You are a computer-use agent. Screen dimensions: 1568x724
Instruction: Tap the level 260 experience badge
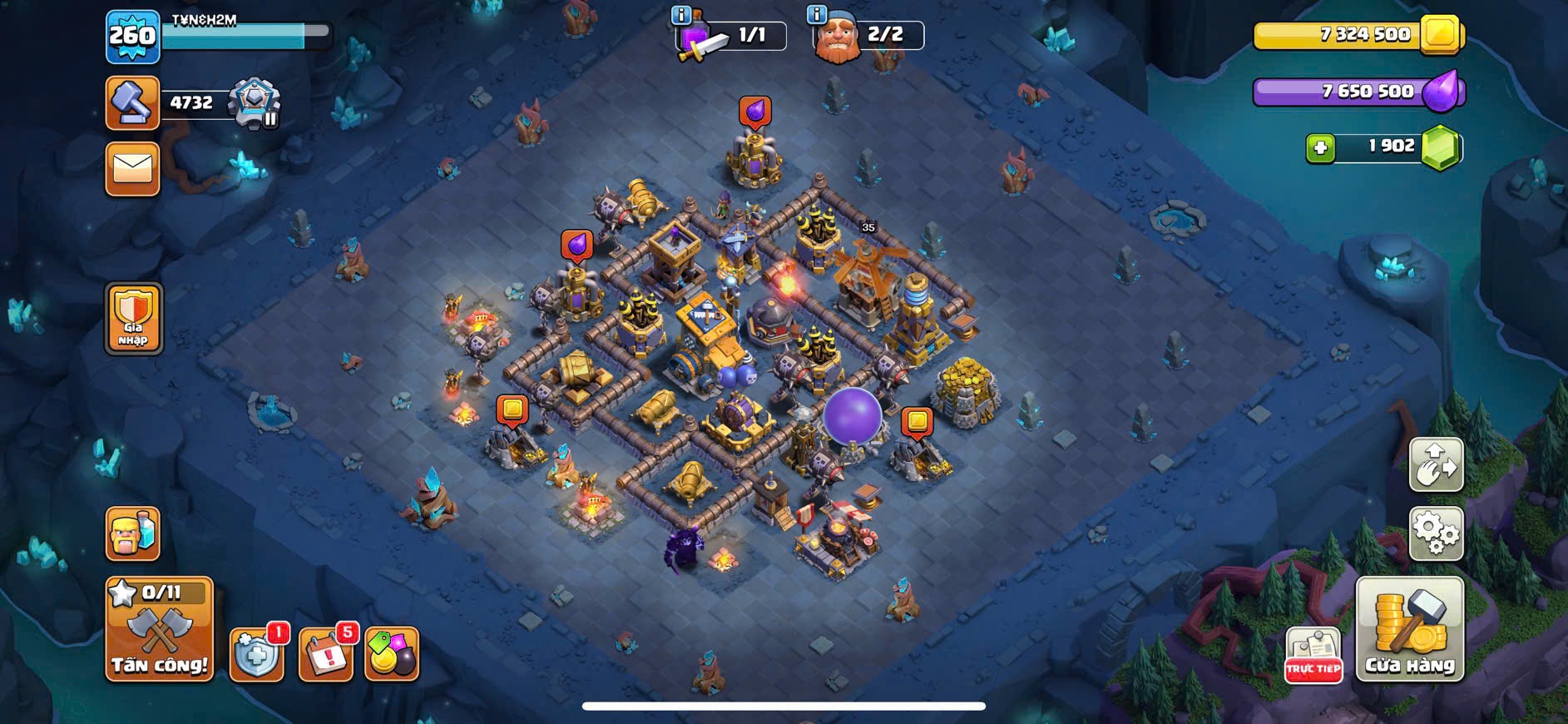(x=133, y=37)
